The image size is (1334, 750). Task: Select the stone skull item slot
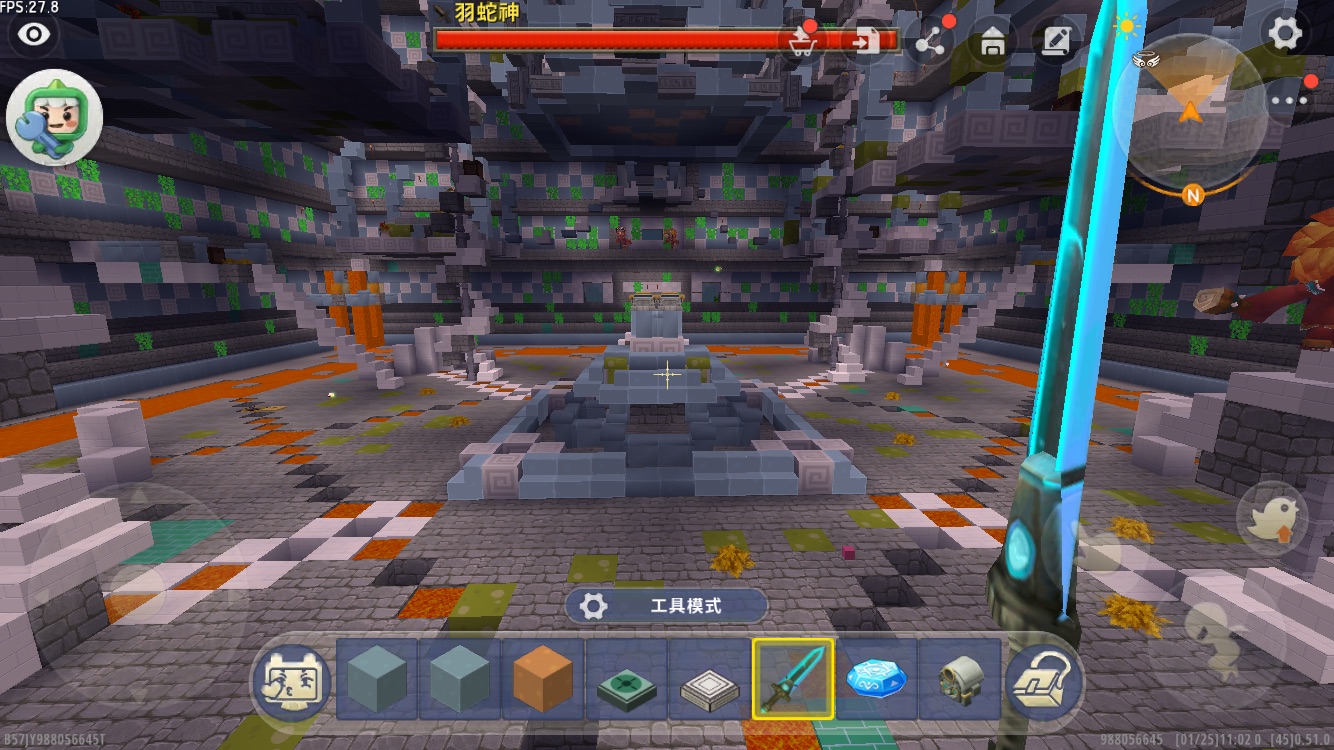tap(957, 680)
